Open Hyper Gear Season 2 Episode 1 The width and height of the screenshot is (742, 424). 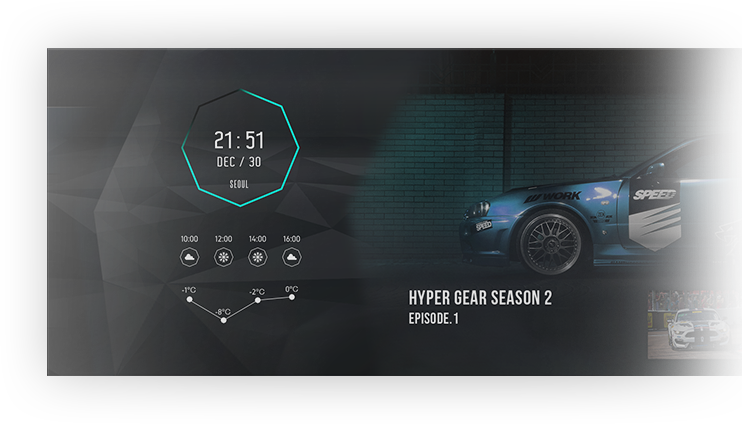point(480,307)
